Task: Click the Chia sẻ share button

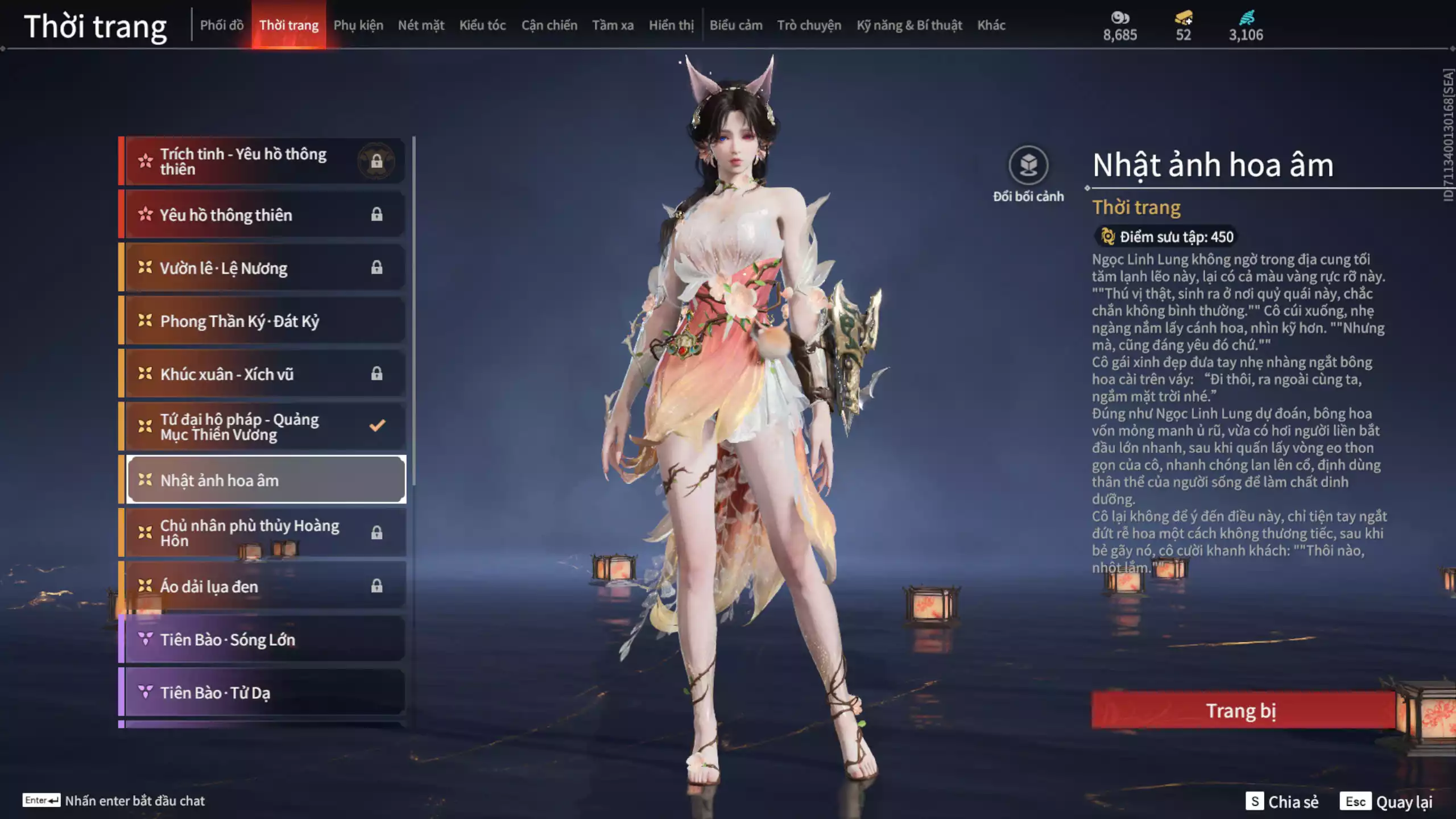Action: point(1283,801)
